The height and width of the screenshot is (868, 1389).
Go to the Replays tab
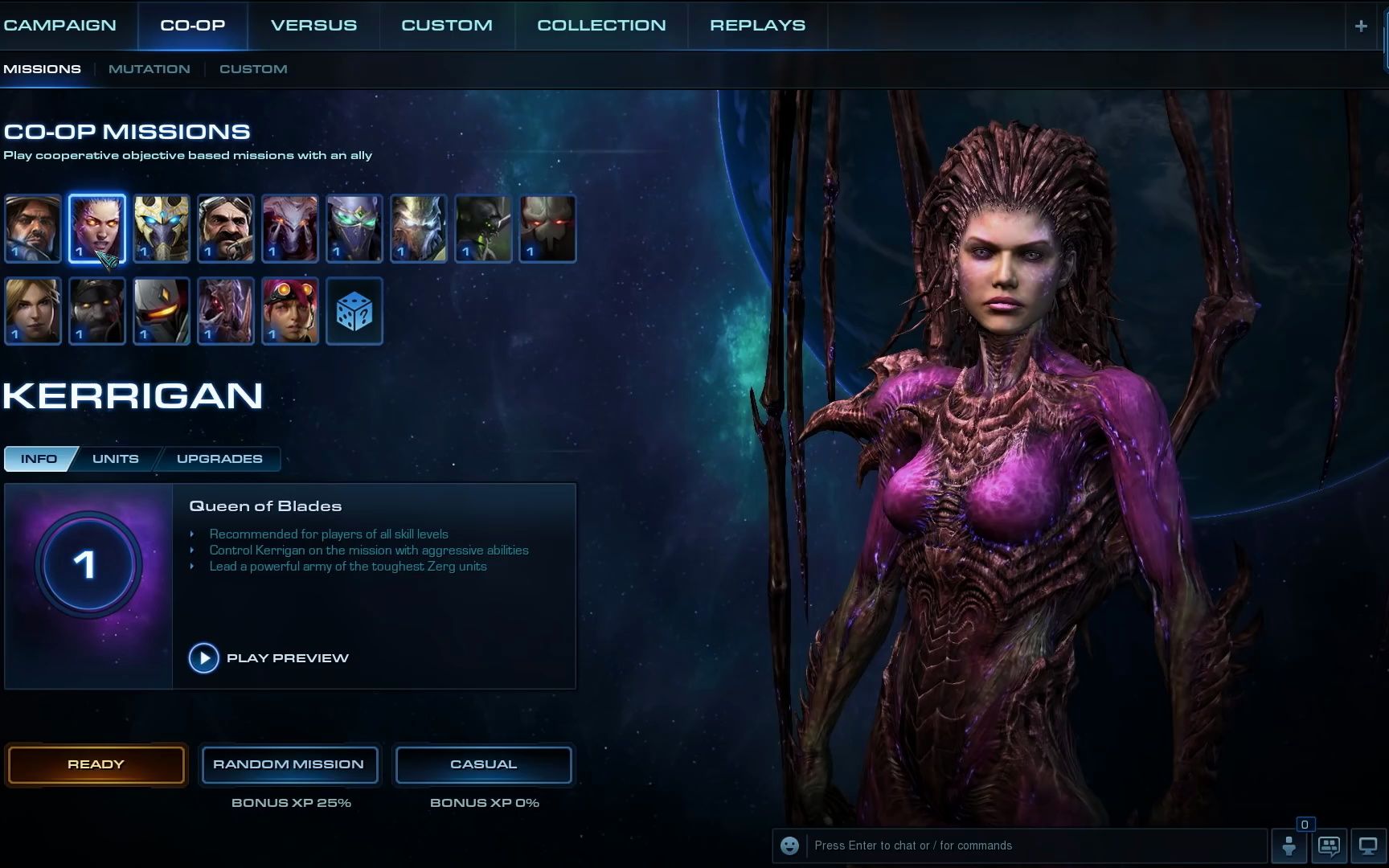coord(757,25)
